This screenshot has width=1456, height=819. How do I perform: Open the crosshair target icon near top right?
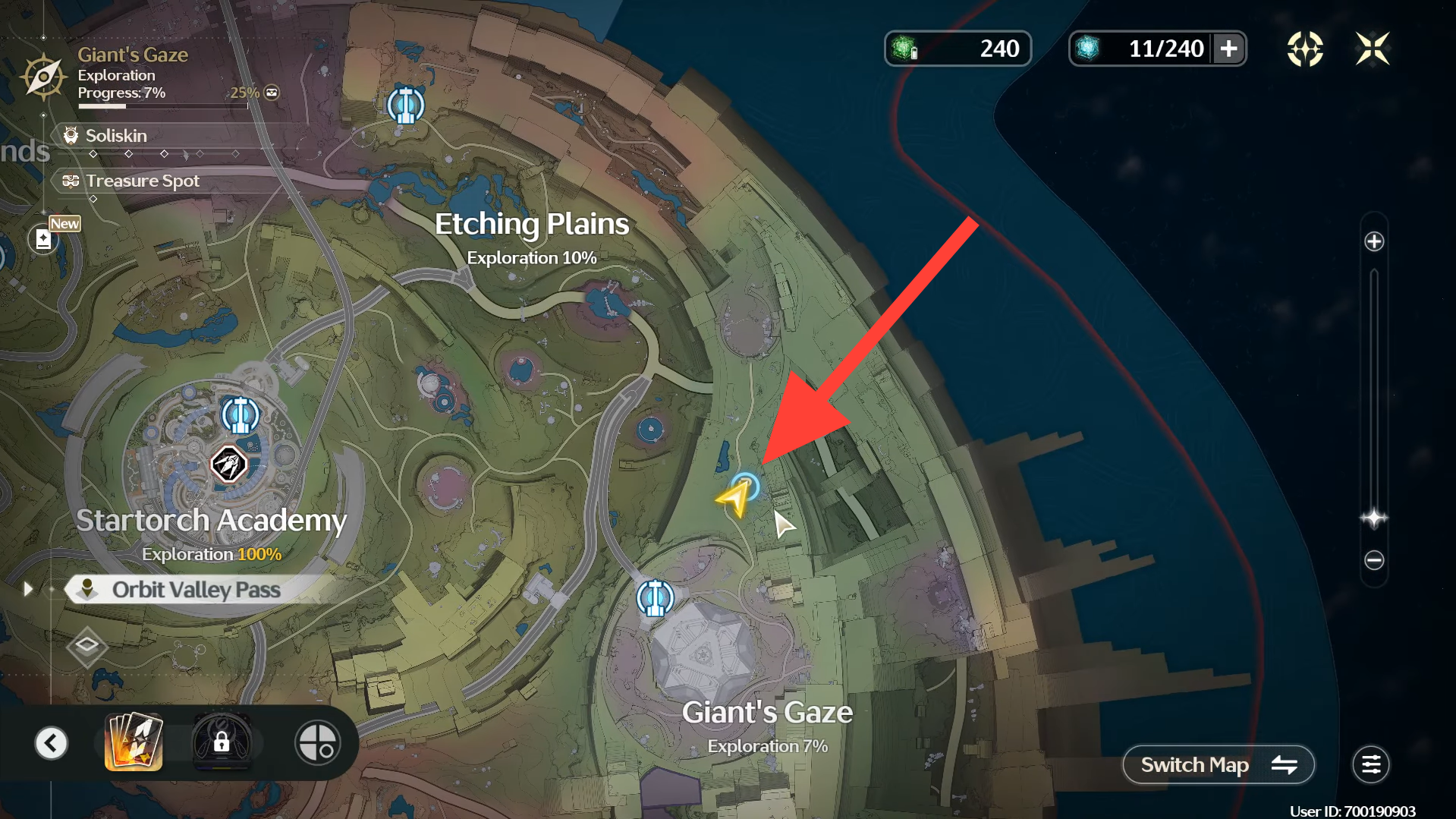[x=1304, y=49]
